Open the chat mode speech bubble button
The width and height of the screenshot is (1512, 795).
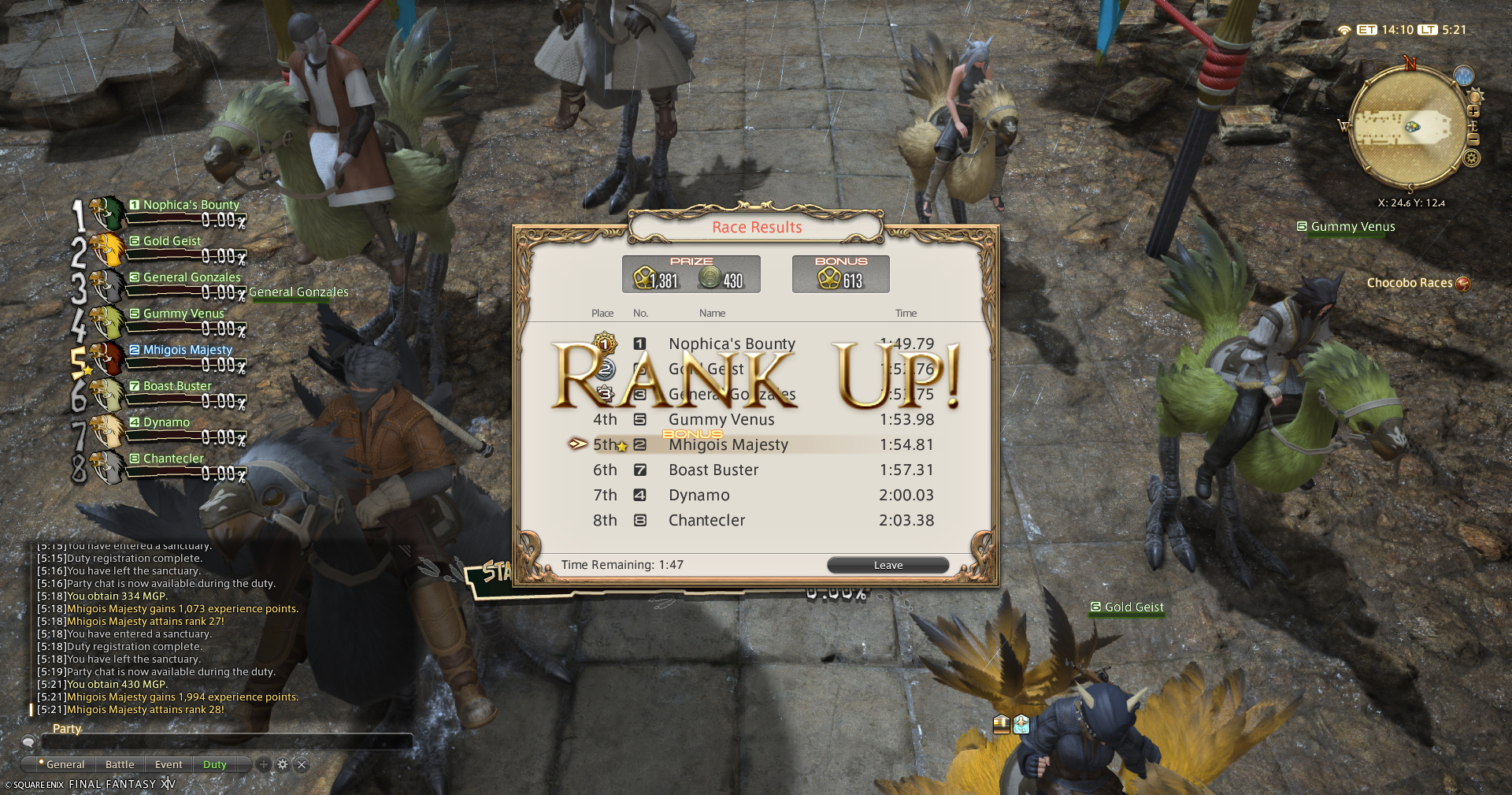tap(28, 741)
